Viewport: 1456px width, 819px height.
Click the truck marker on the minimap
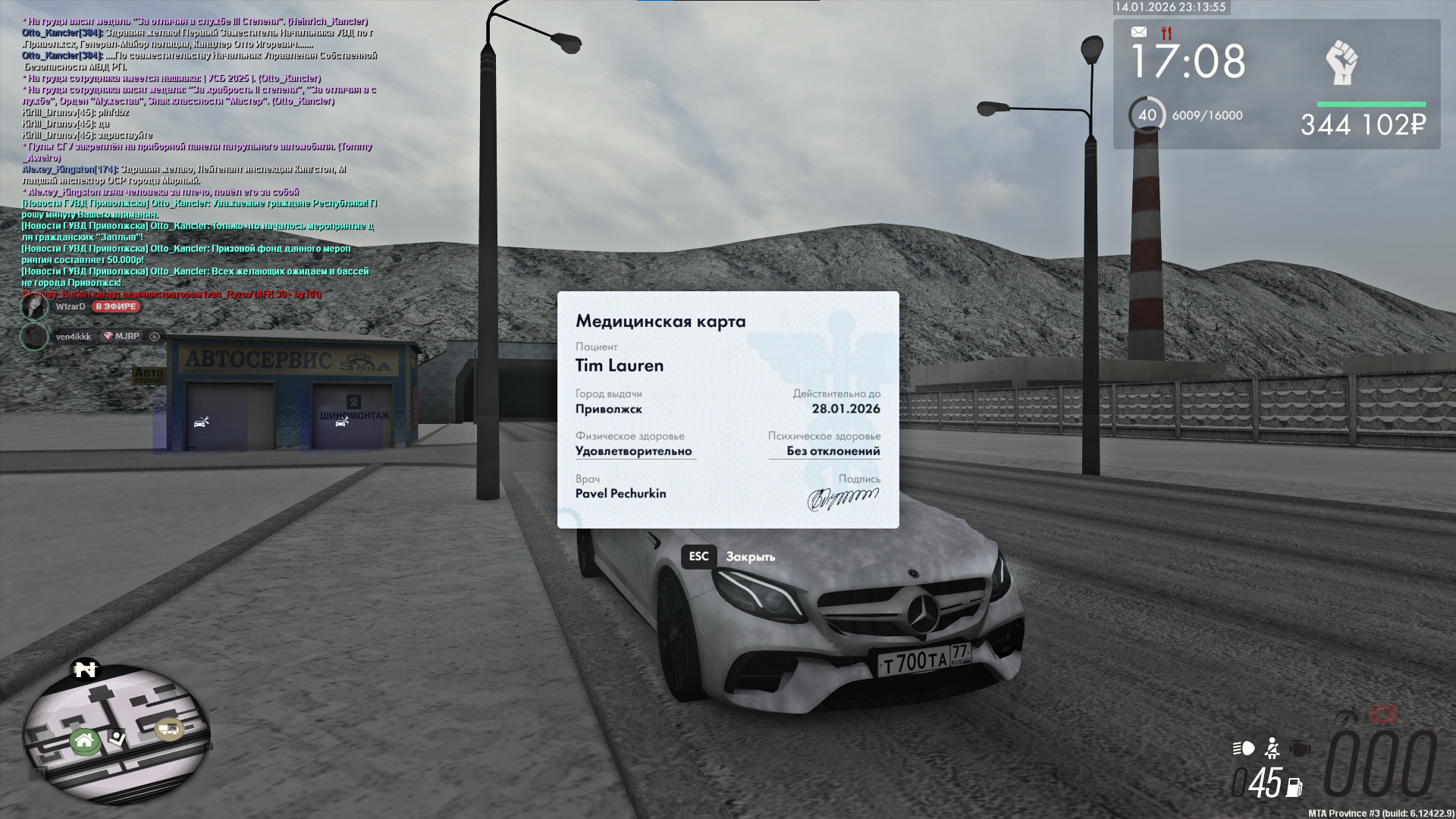pyautogui.click(x=168, y=730)
